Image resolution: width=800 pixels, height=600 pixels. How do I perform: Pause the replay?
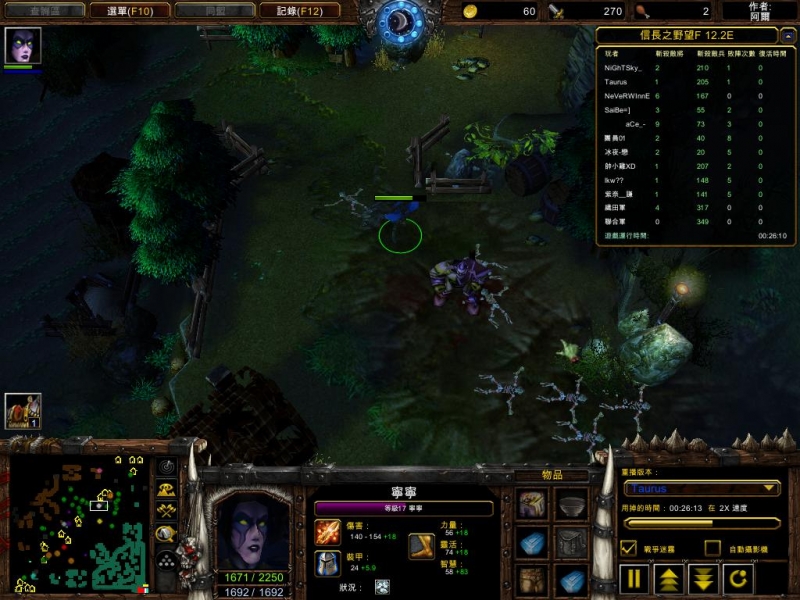(635, 579)
